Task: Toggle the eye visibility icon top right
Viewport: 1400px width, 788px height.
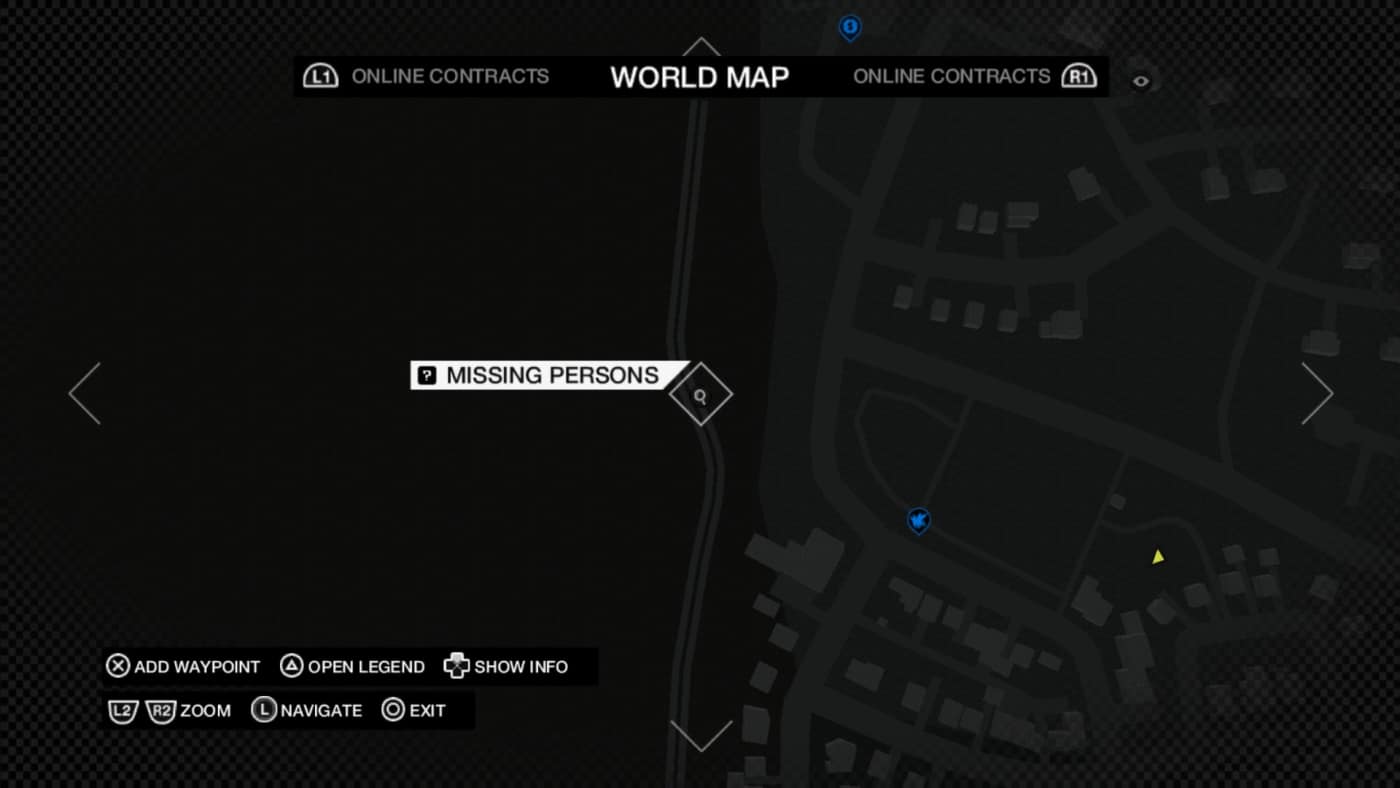Action: [x=1141, y=80]
